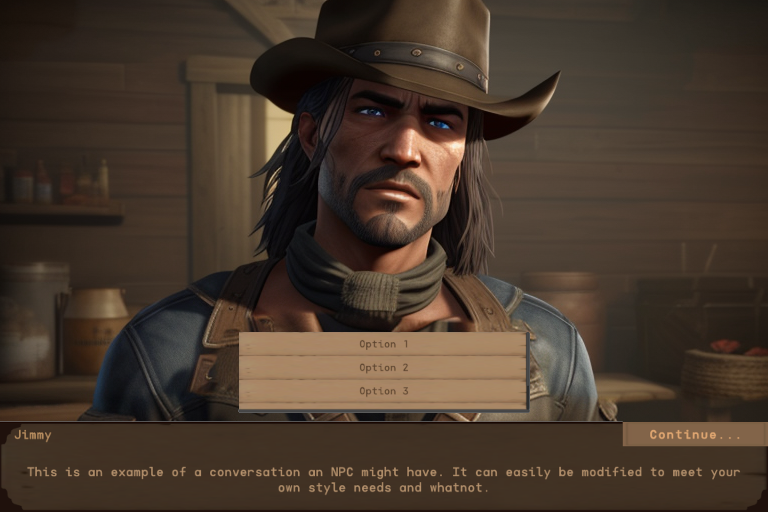Select Option 2 reply
The width and height of the screenshot is (768, 512).
coord(383,367)
